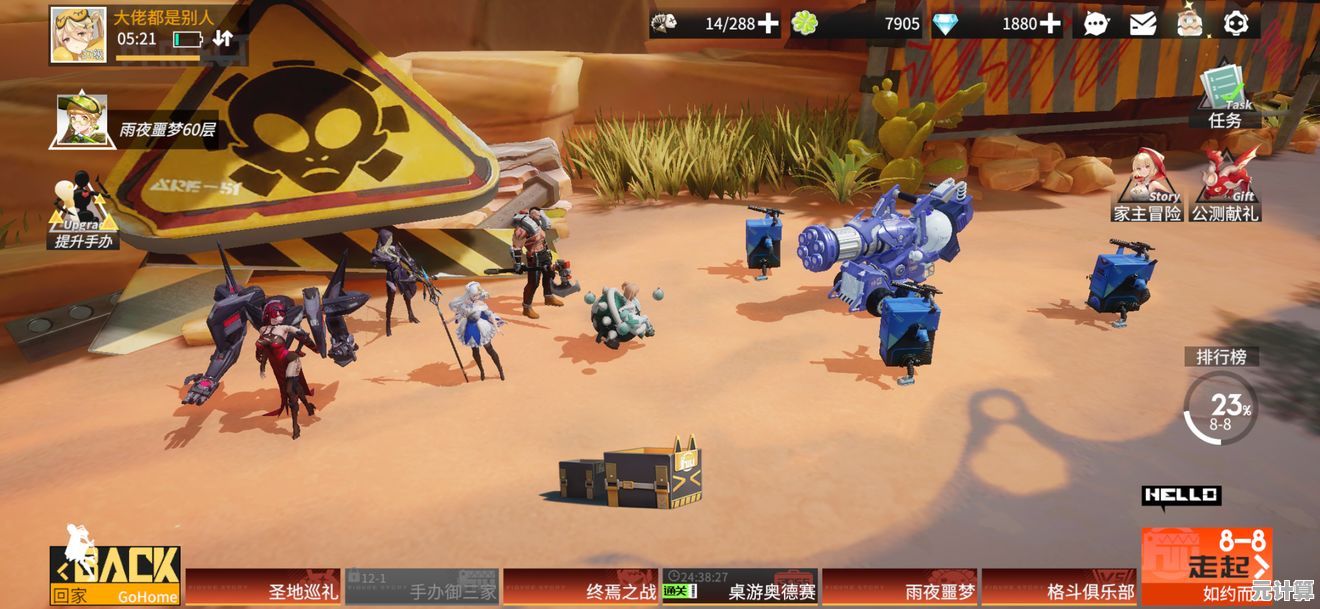1320x609 pixels.
Task: Open the 提升手办 upgrade icon
Action: 81,212
